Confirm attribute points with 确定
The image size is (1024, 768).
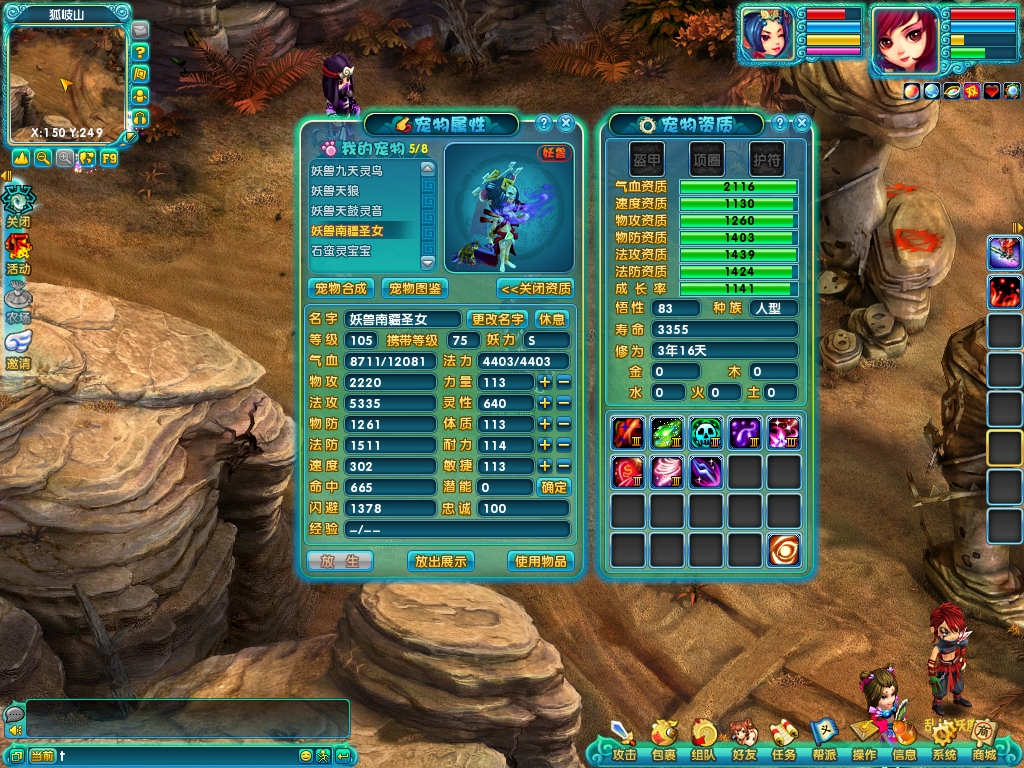554,487
